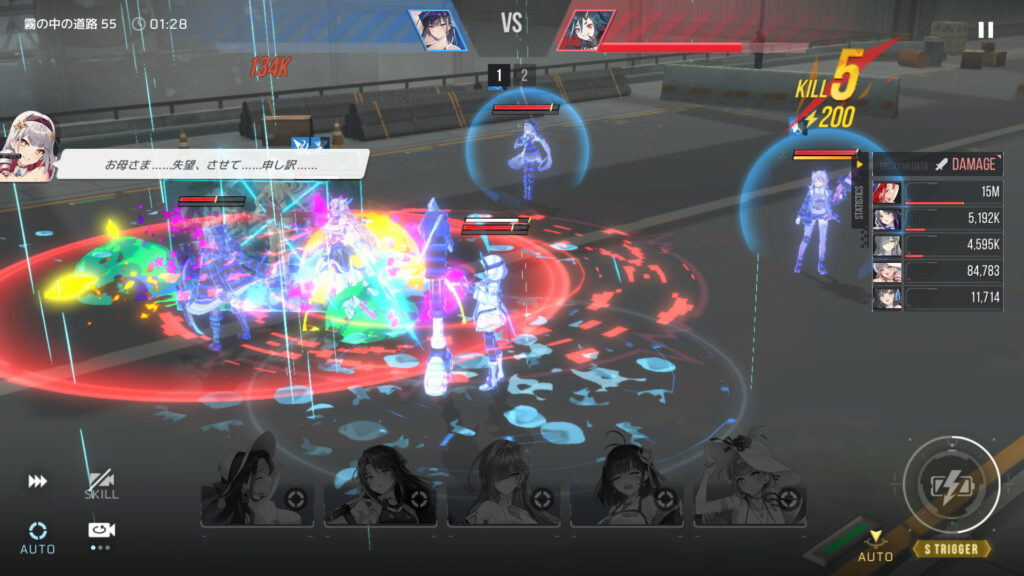Image resolution: width=1024 pixels, height=576 pixels.
Task: Select wave tab 1
Action: coord(499,75)
